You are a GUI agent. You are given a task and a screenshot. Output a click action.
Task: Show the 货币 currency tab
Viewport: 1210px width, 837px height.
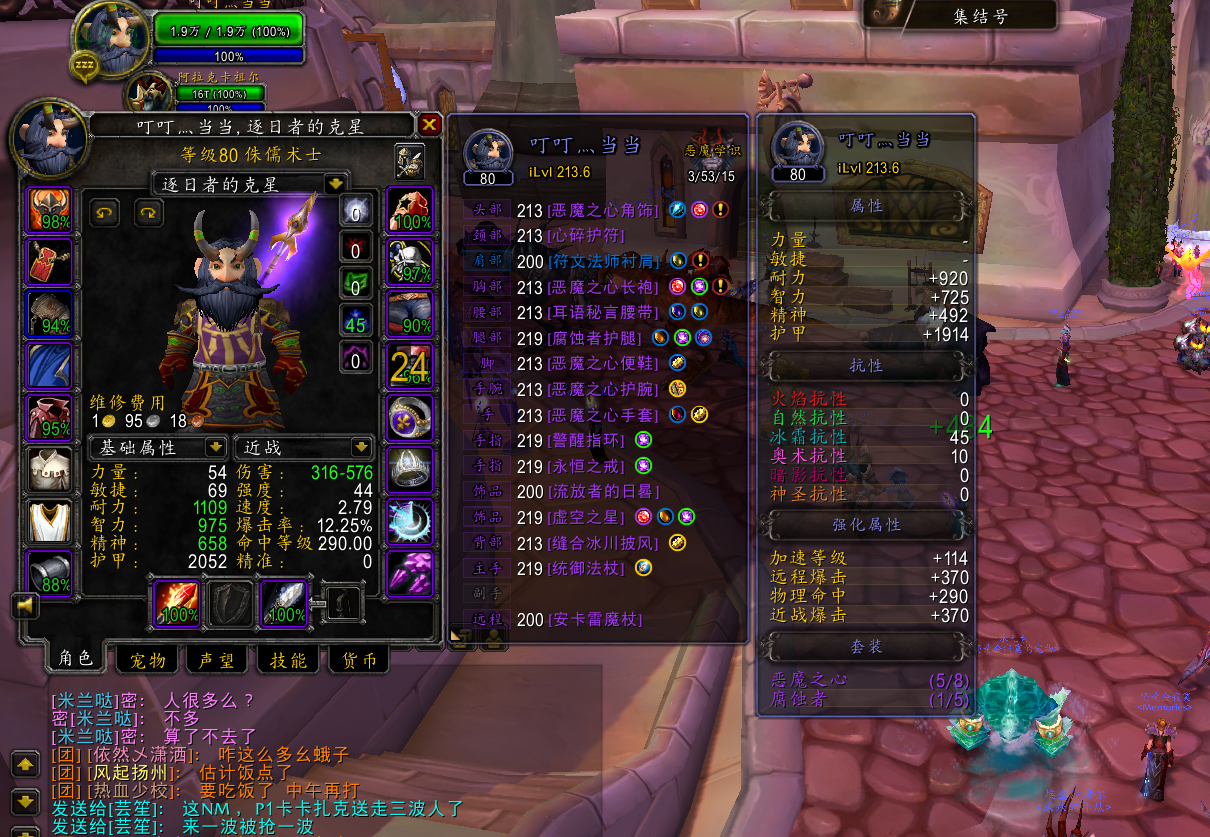pos(359,660)
